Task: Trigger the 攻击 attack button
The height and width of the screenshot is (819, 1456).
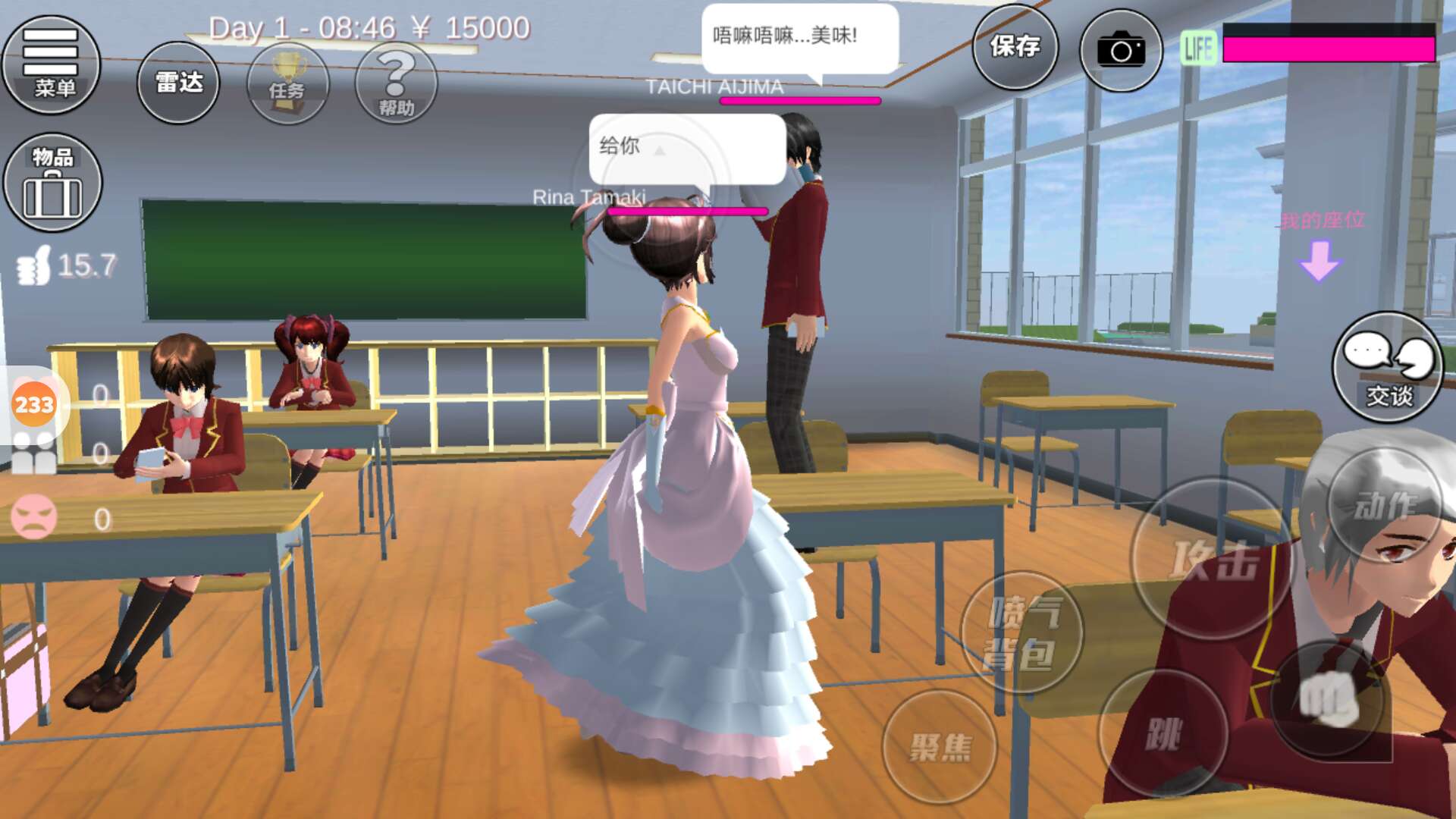Action: (x=1212, y=559)
